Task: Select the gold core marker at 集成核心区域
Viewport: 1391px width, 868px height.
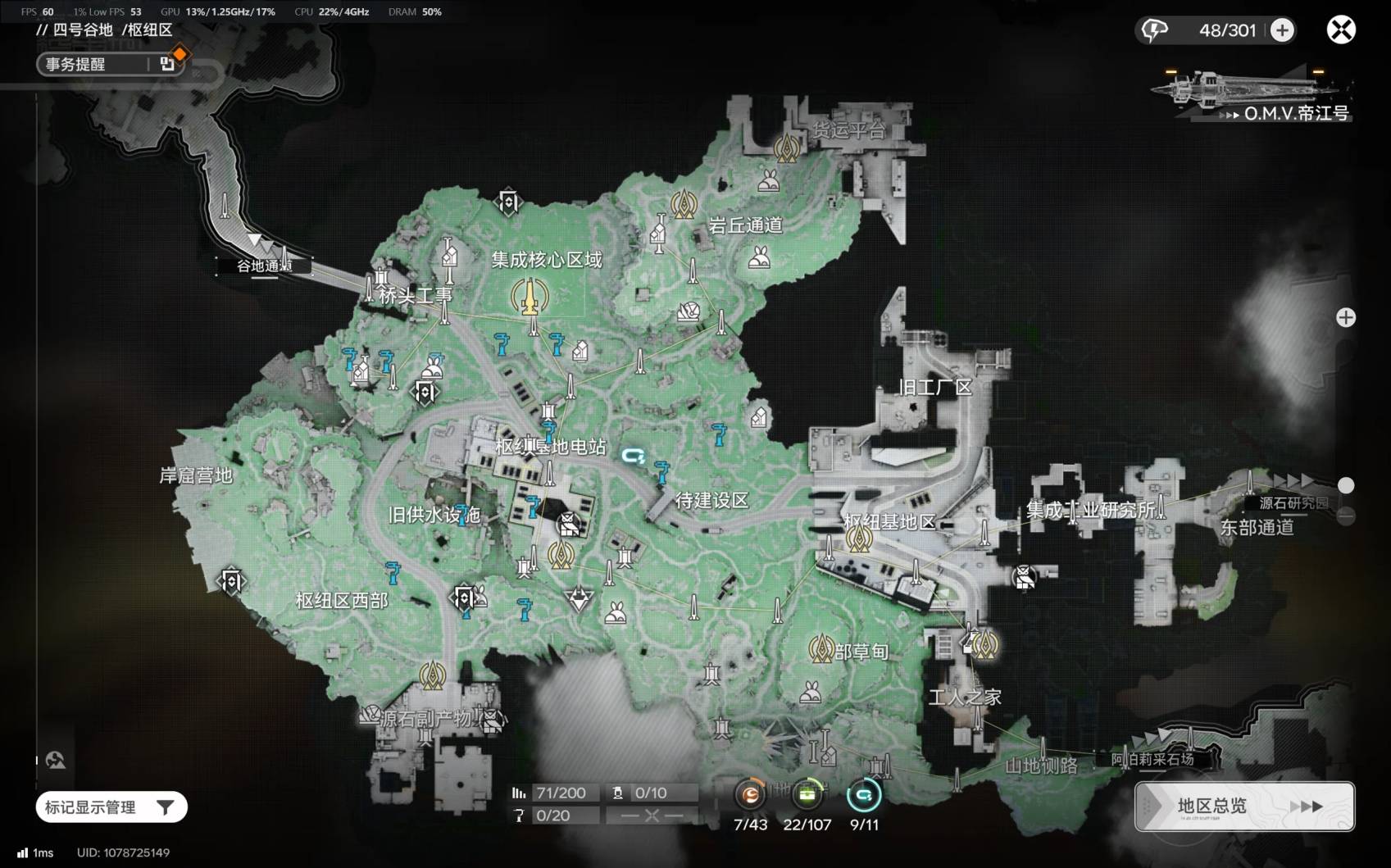Action: click(x=530, y=297)
